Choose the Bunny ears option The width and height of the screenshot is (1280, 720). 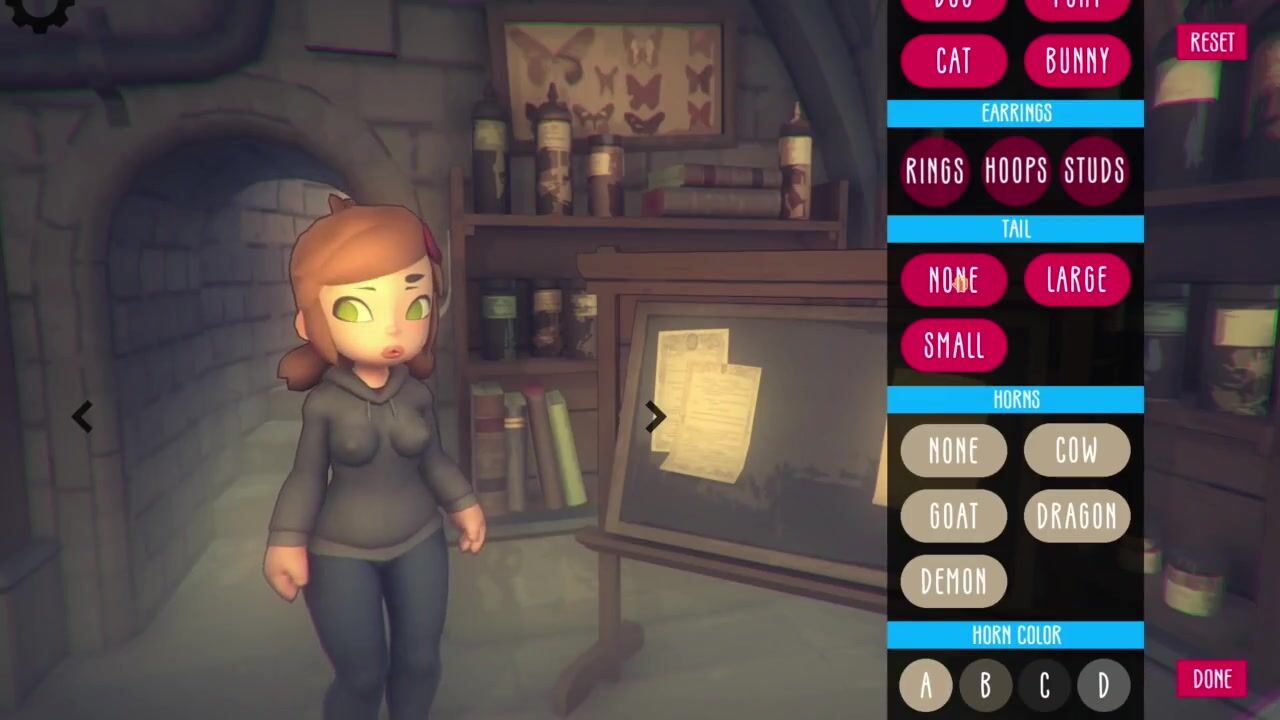click(x=1077, y=61)
